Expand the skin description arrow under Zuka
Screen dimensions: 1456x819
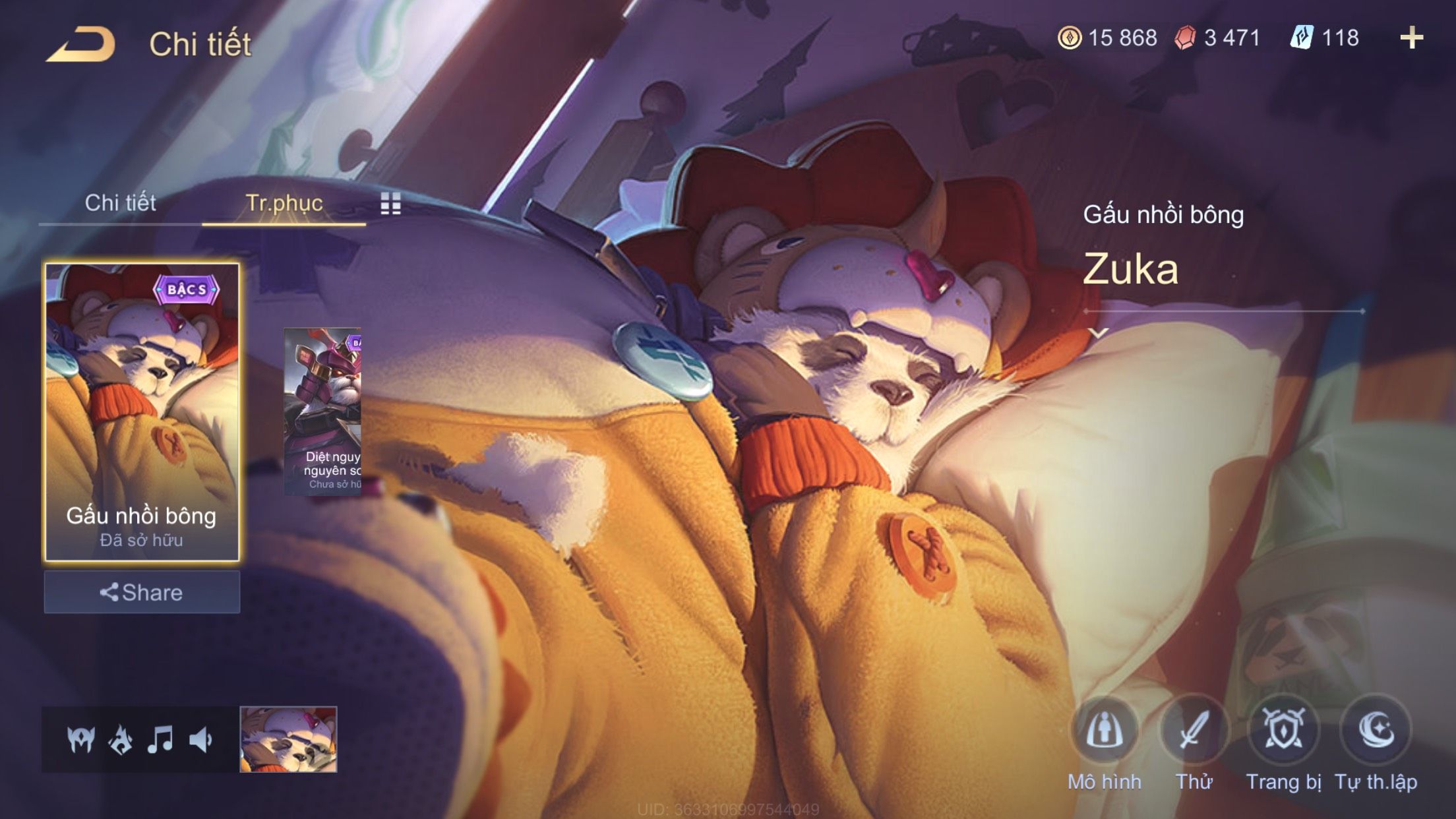(1099, 333)
